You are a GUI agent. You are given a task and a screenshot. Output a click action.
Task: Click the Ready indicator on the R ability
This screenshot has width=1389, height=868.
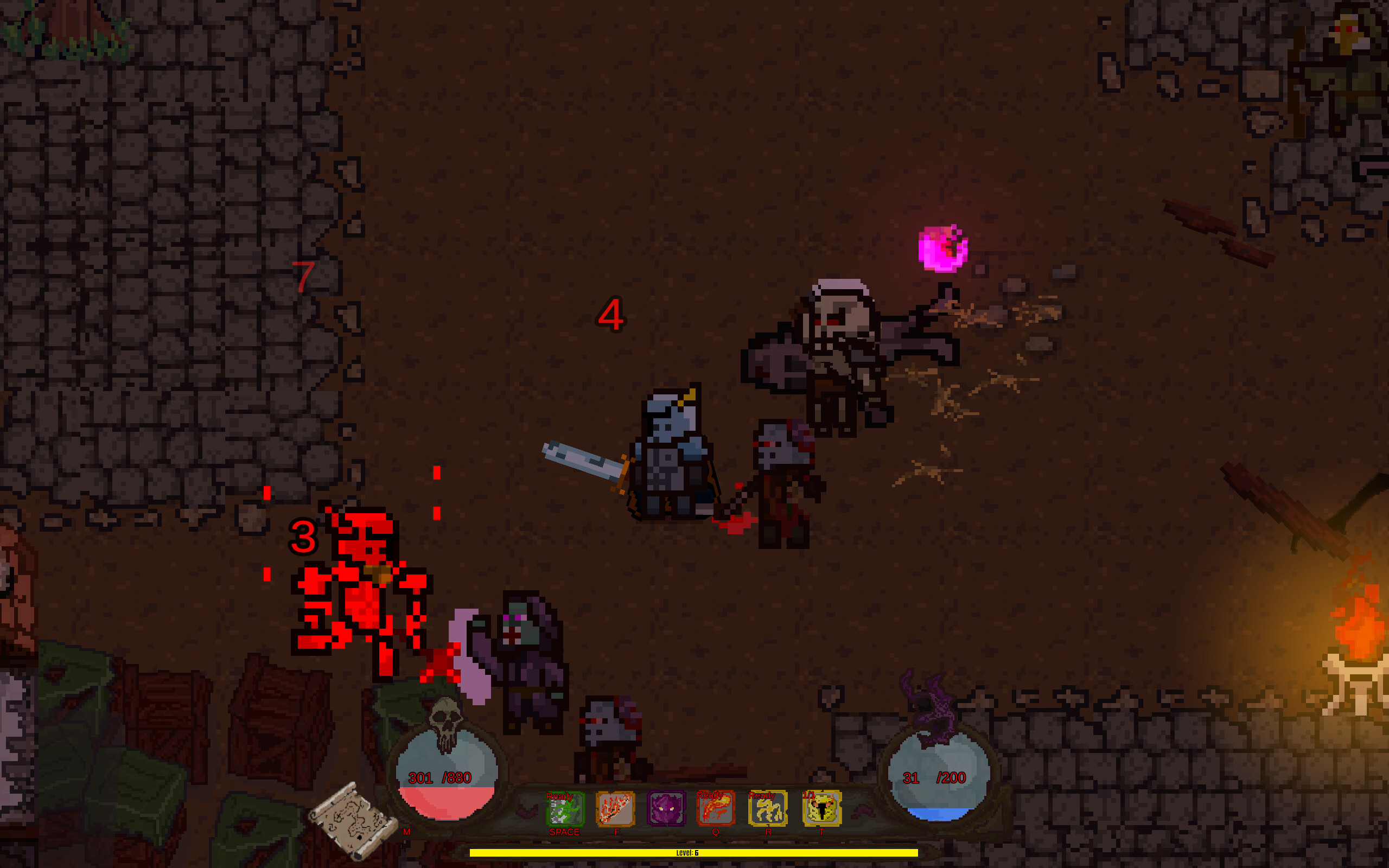(763, 796)
